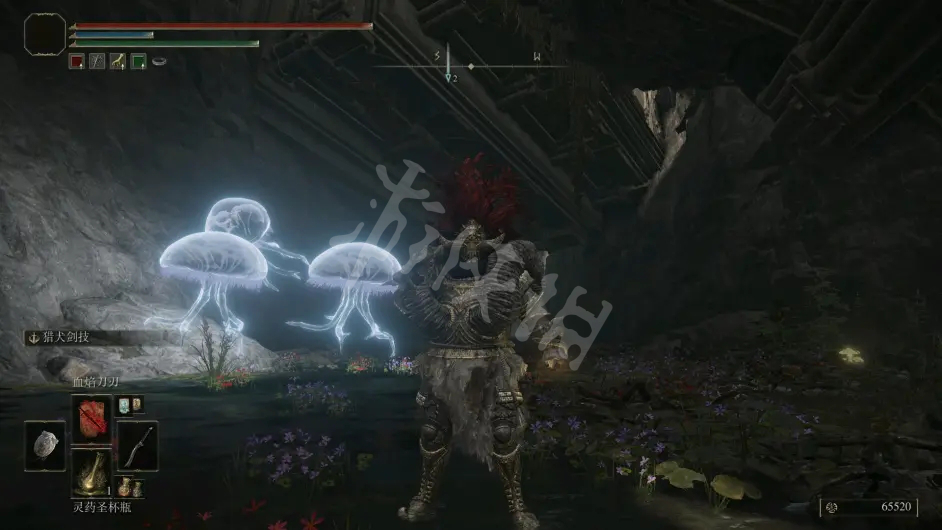The height and width of the screenshot is (530, 942).
Task: Click the green square buff status icon
Action: coord(138,61)
